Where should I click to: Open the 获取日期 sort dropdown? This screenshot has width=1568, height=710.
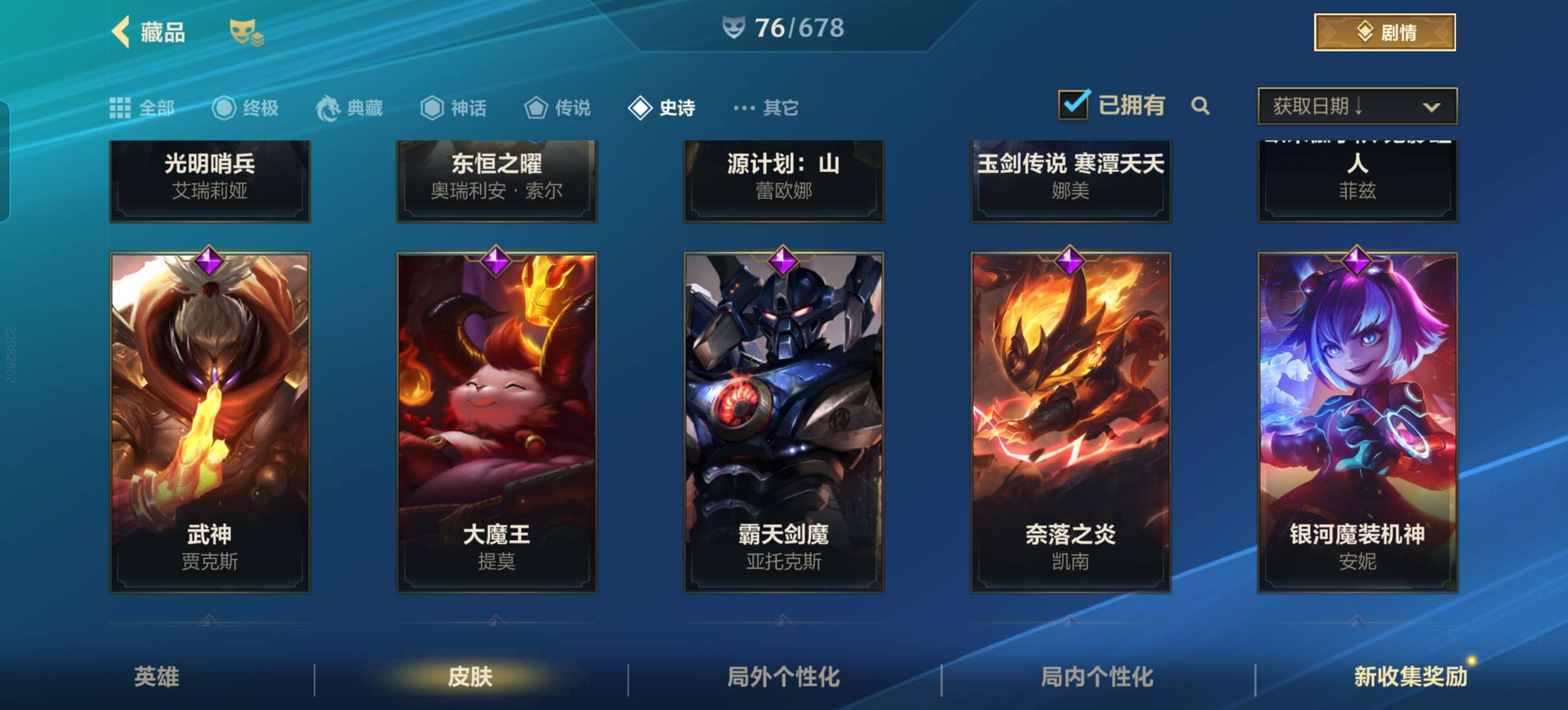point(1357,106)
